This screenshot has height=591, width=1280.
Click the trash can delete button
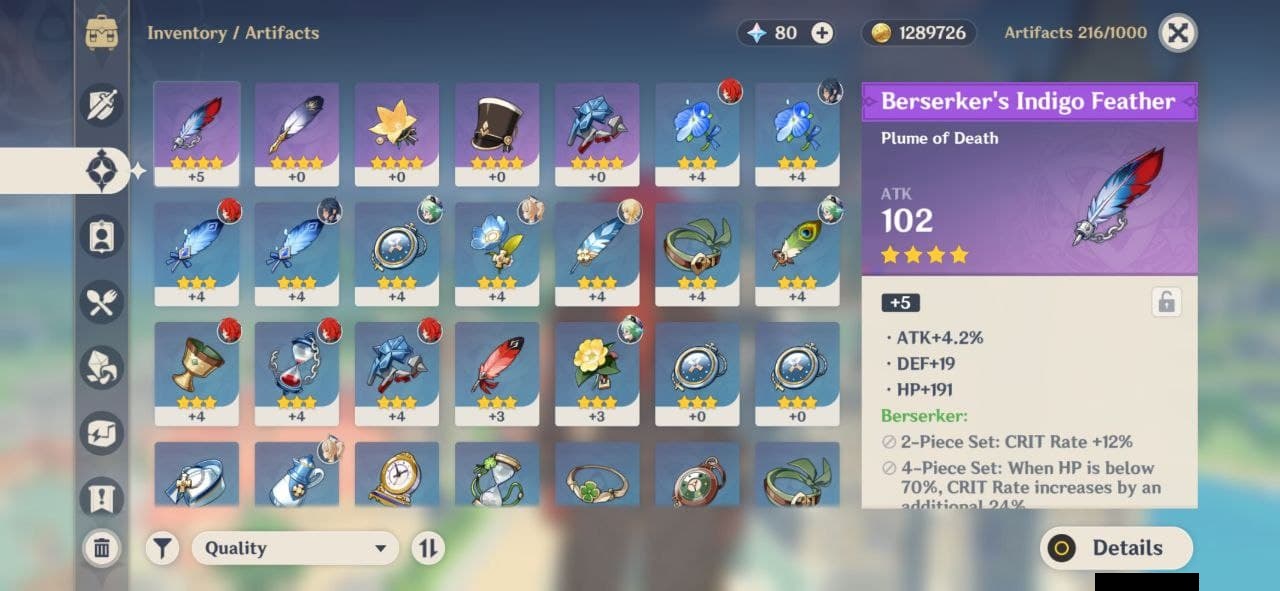(x=101, y=547)
